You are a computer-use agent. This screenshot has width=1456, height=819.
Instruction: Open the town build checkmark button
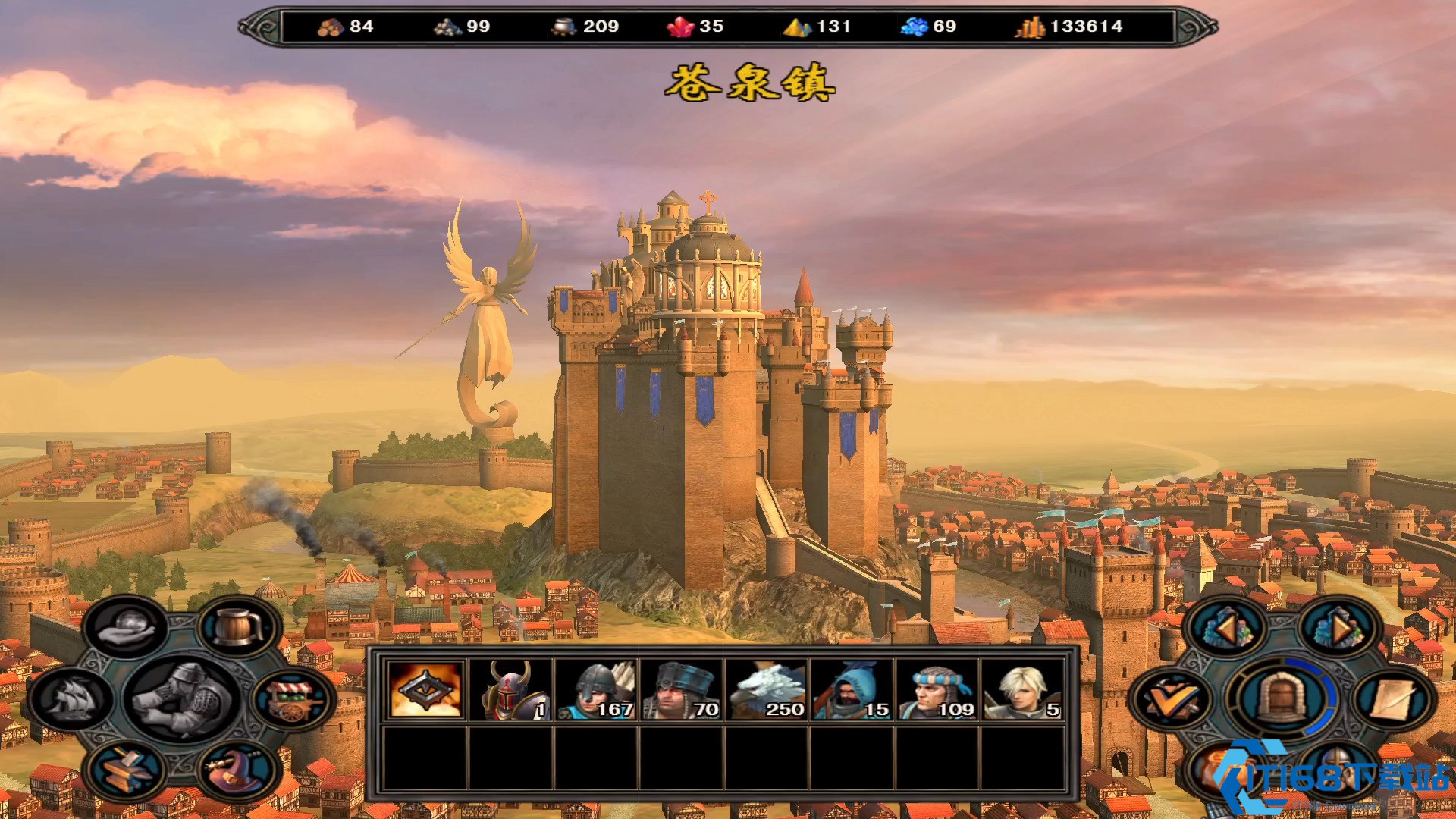(x=1169, y=699)
